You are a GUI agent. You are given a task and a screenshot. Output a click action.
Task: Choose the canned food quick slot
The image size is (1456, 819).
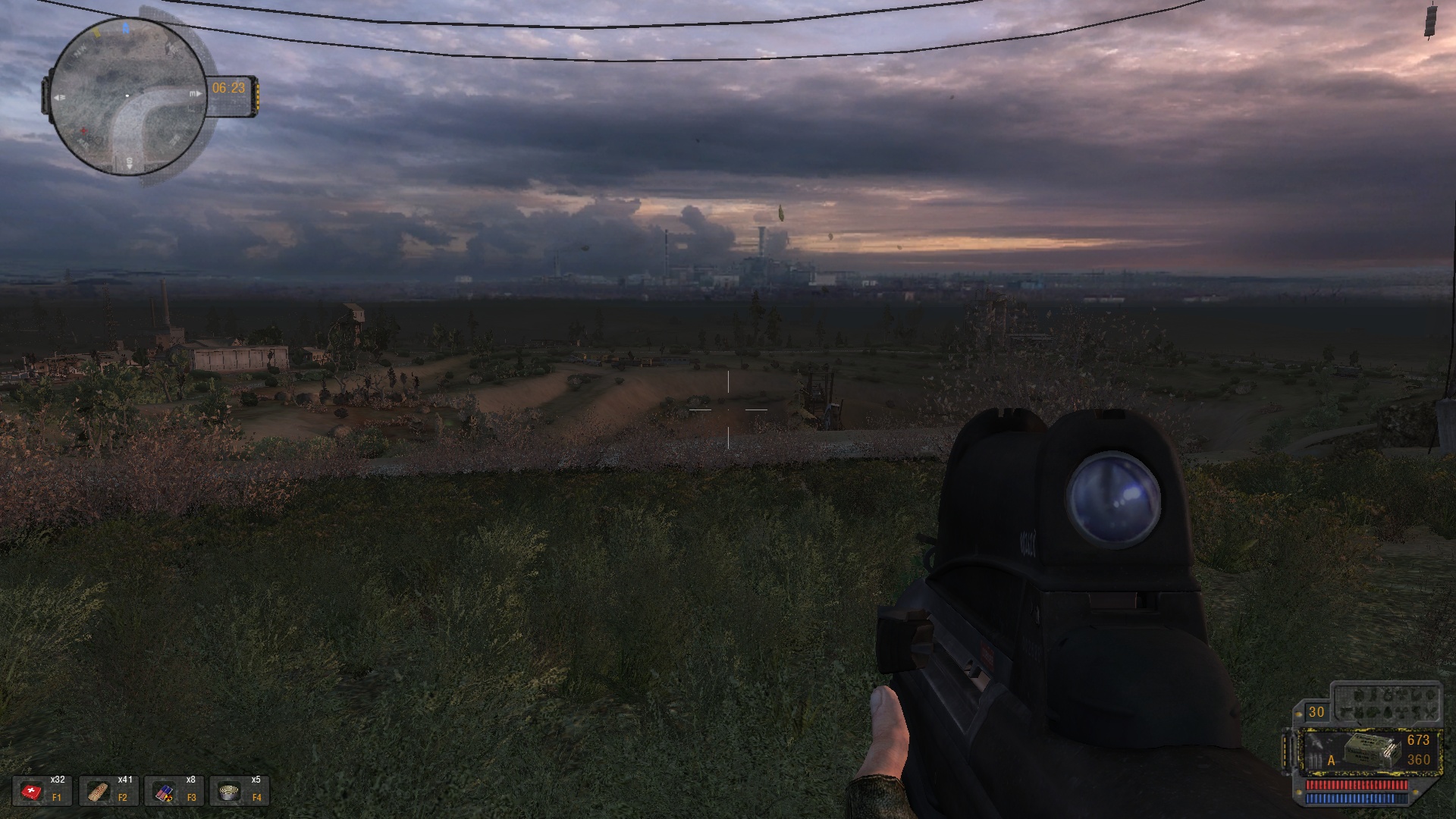pos(230,792)
